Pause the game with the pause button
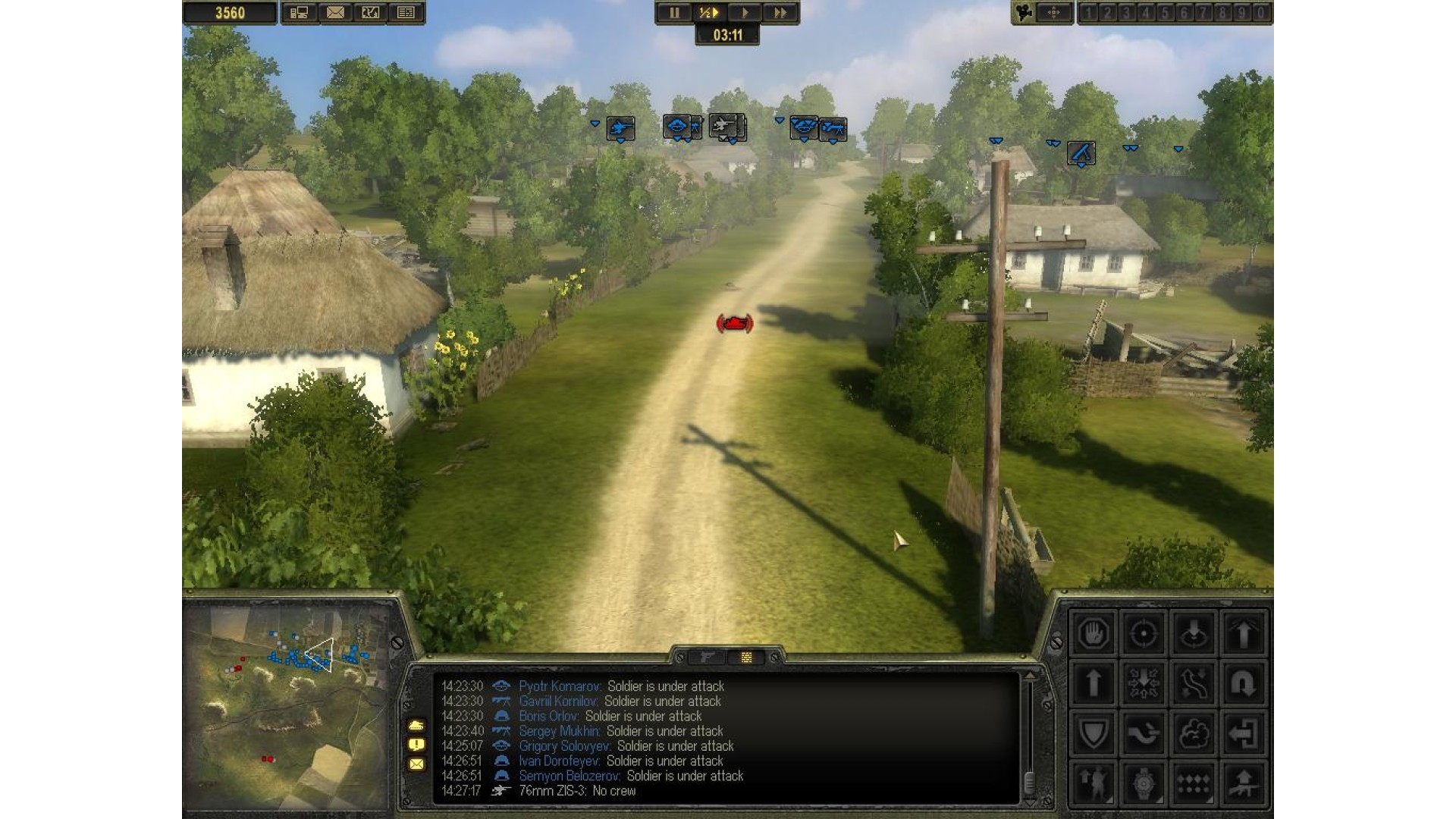 673,13
